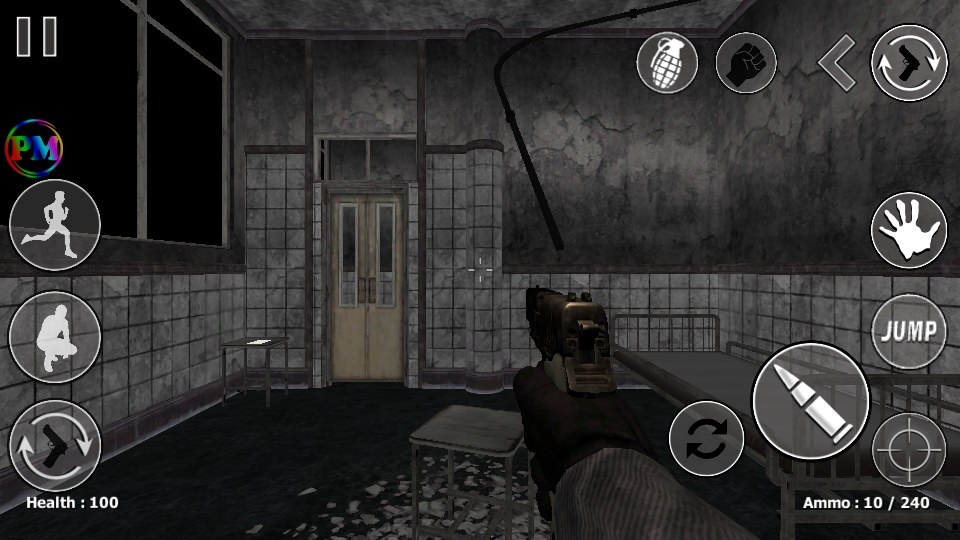Pause the game
This screenshot has height=540, width=960.
(x=36, y=36)
